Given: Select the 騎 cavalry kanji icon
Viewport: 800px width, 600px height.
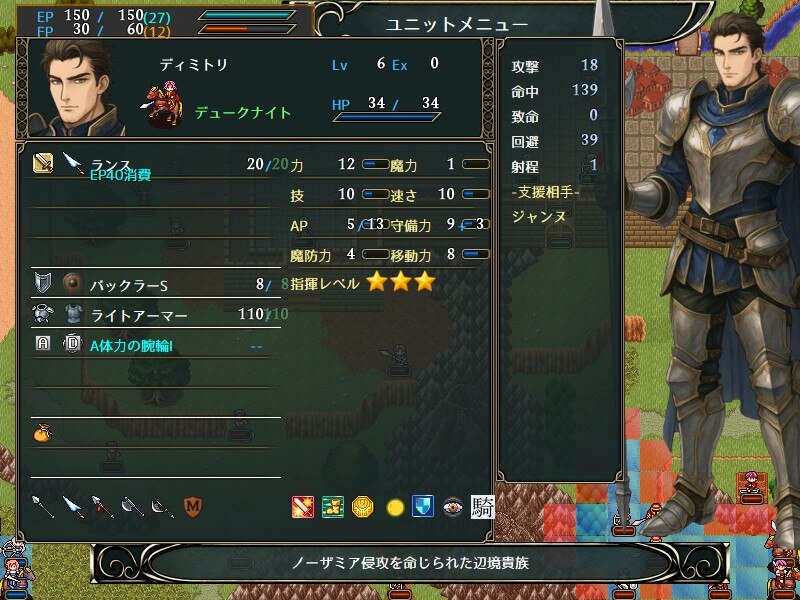Looking at the screenshot, I should [482, 507].
